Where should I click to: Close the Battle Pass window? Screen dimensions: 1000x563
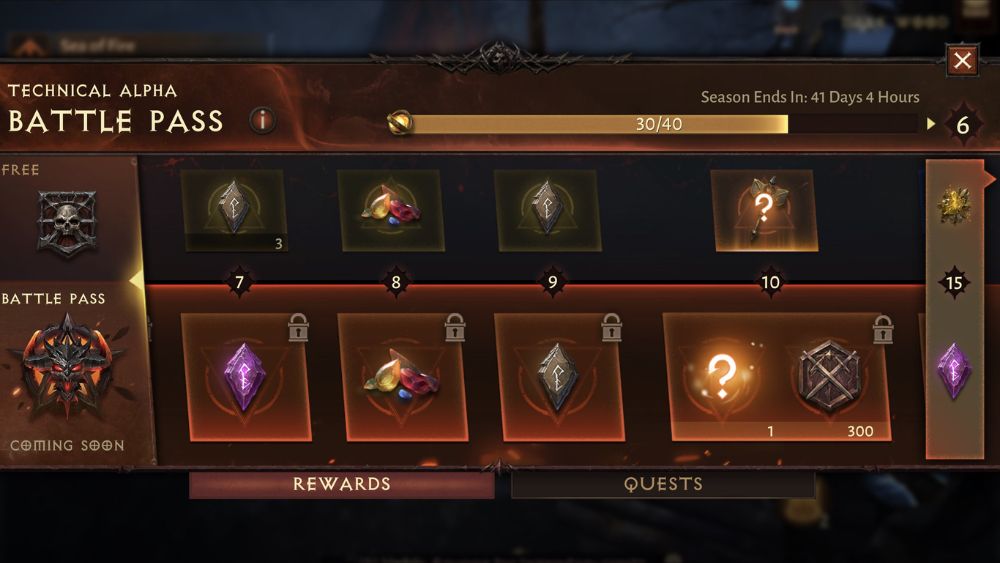(962, 61)
